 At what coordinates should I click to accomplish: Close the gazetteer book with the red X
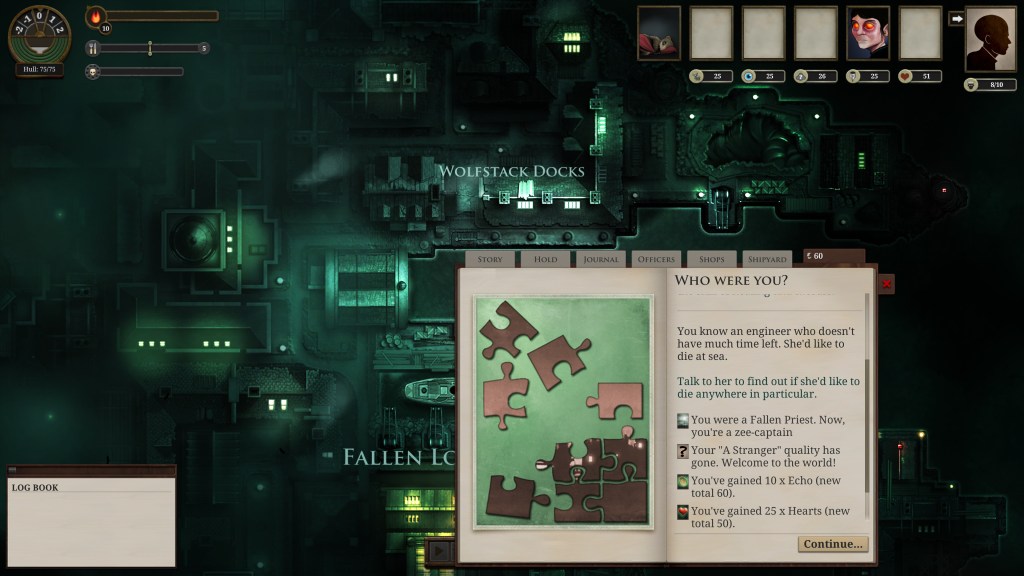click(x=886, y=284)
